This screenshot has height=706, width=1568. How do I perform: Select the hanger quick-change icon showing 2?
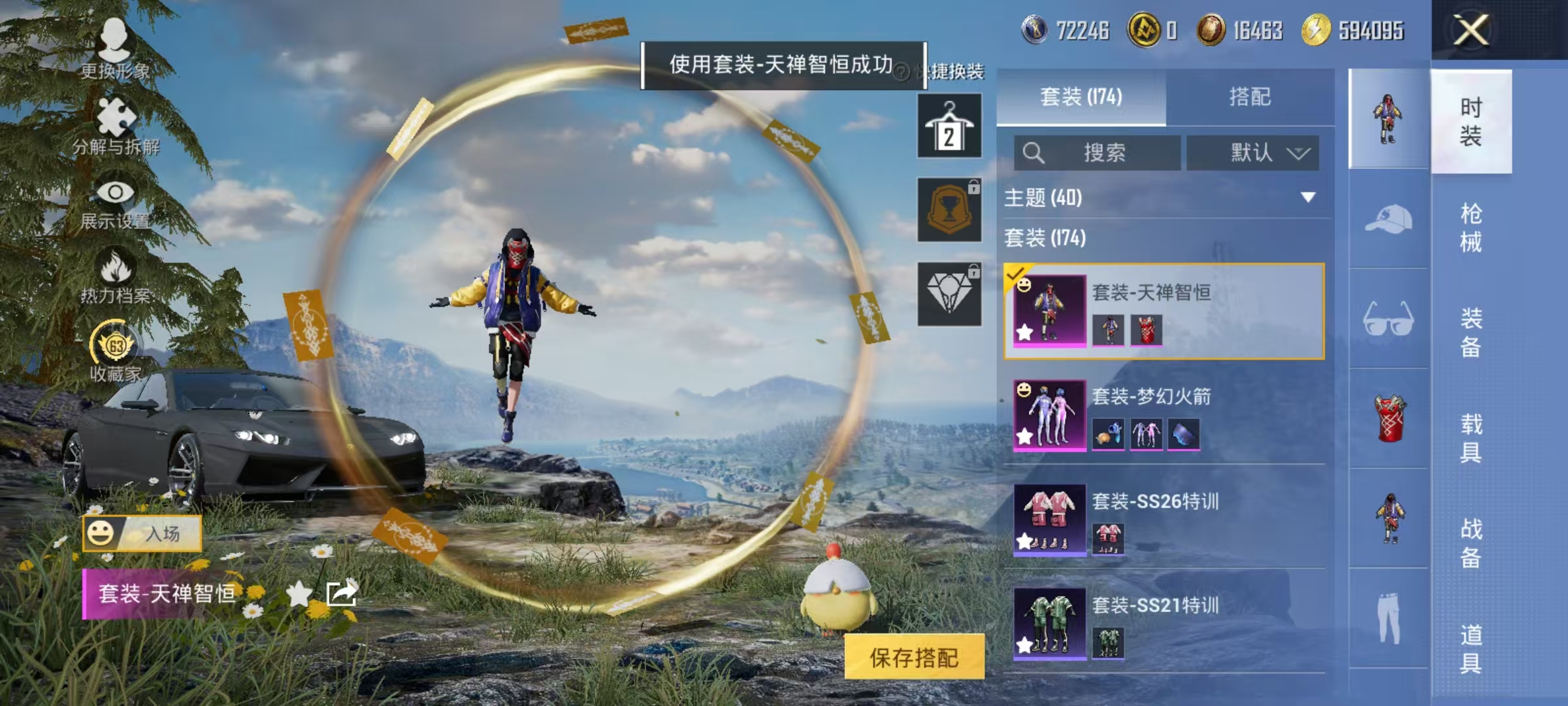pos(949,124)
